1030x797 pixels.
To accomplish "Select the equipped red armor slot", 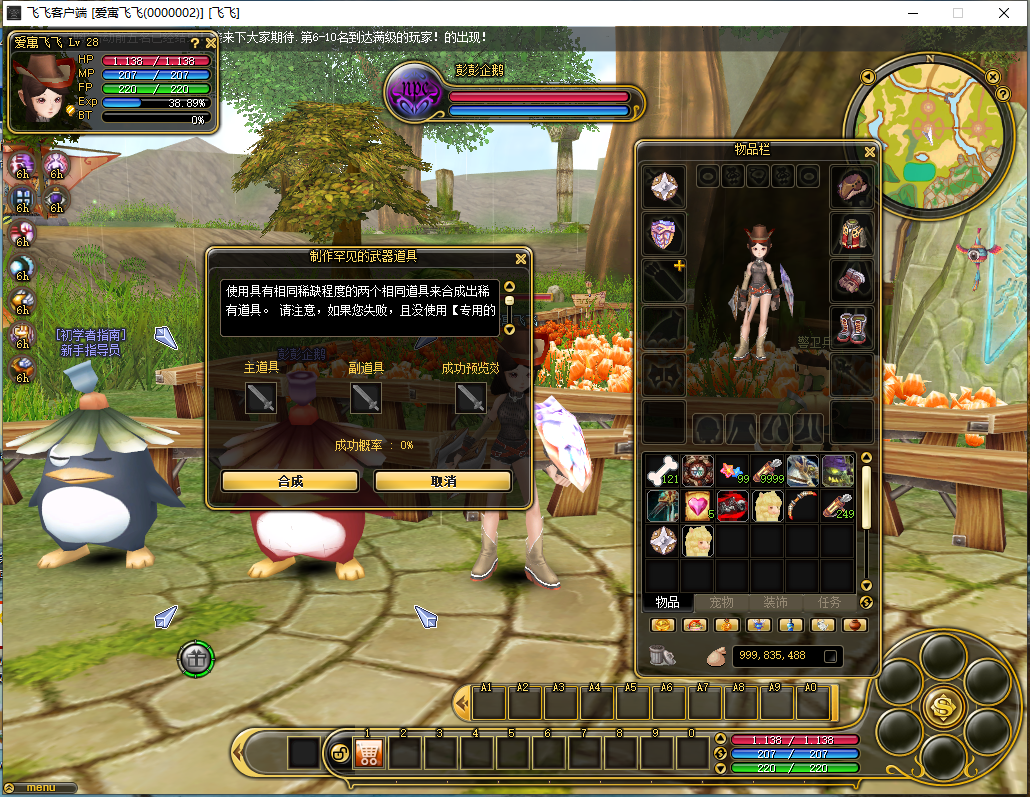I will coord(852,234).
